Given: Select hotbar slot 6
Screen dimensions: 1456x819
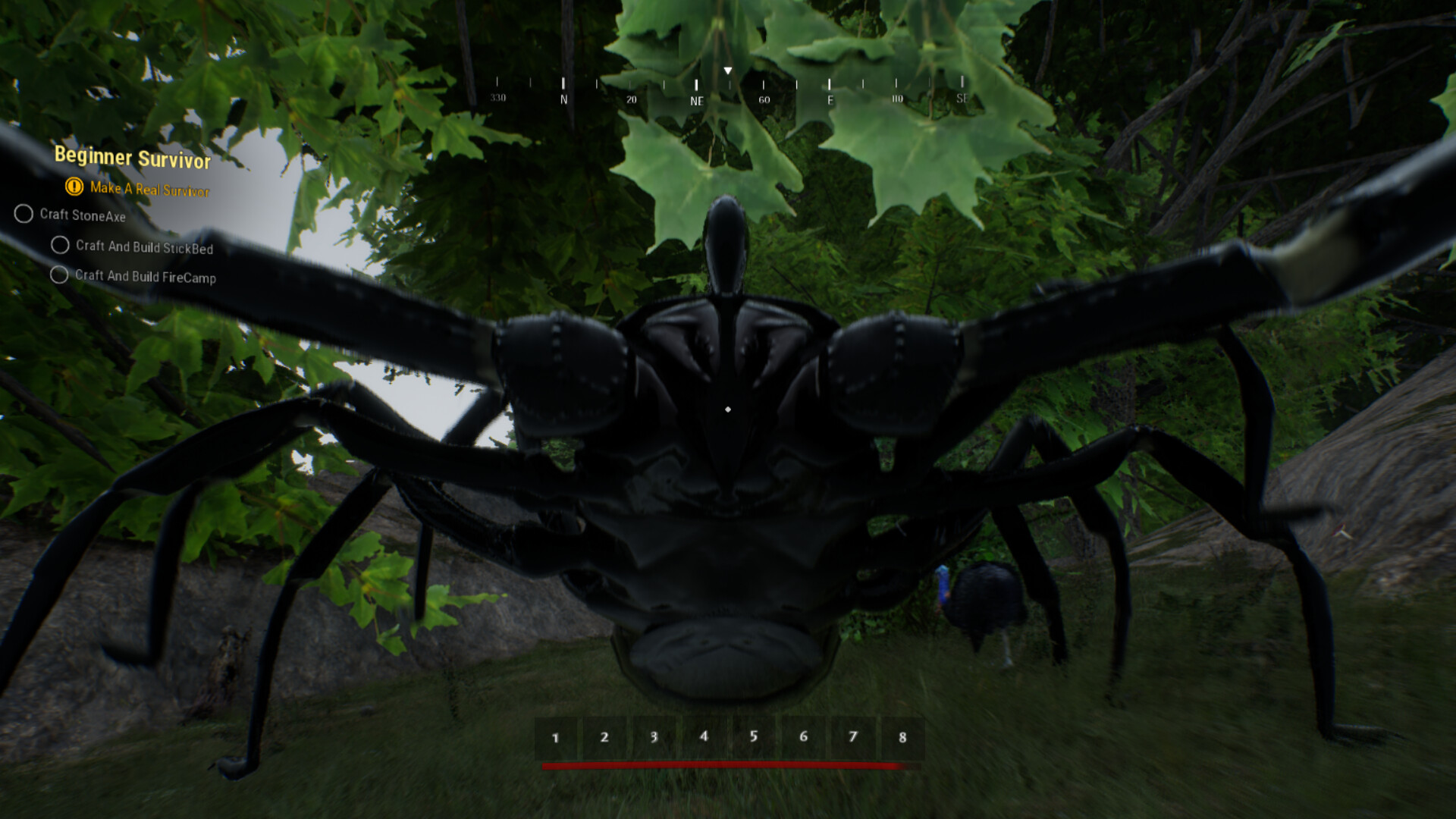Looking at the screenshot, I should click(x=804, y=736).
